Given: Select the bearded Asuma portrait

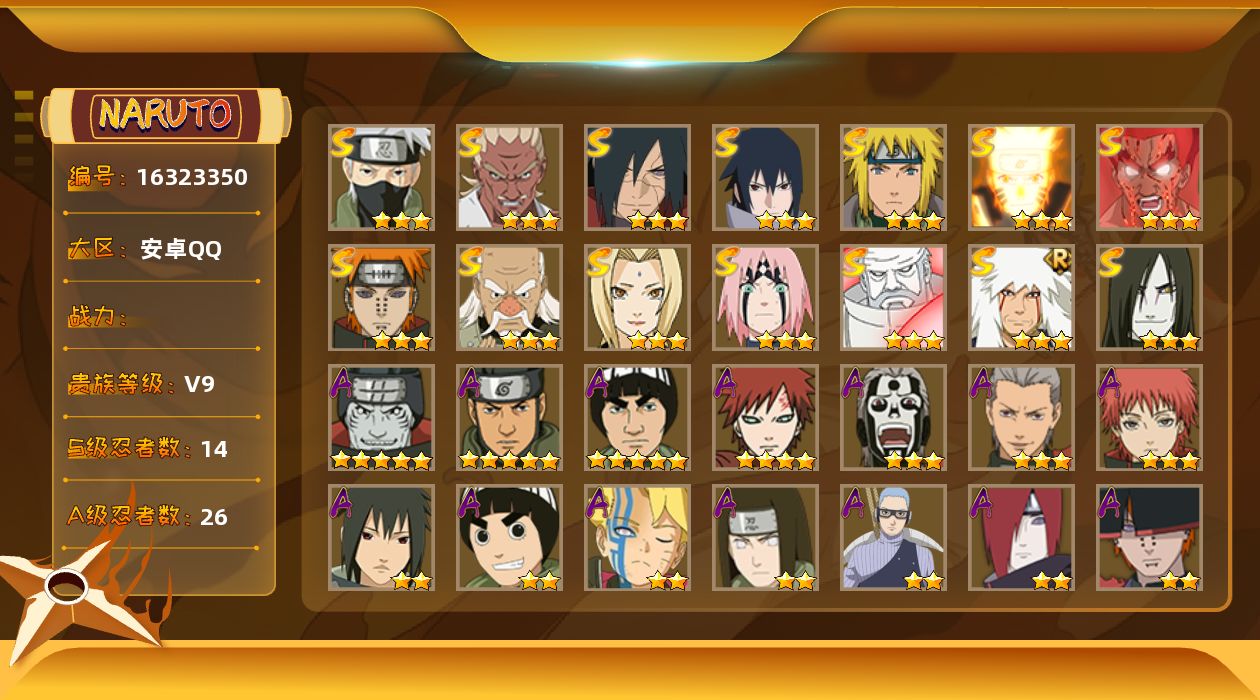Looking at the screenshot, I should (x=509, y=417).
